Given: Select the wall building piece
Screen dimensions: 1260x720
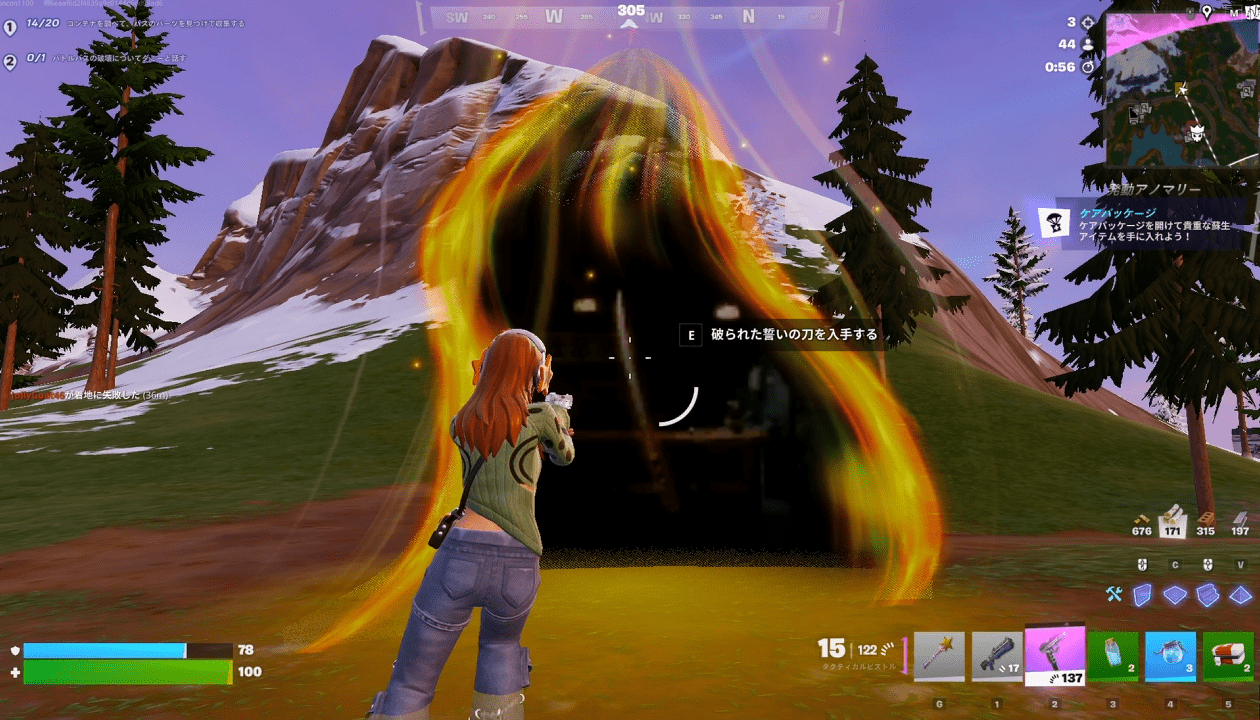Looking at the screenshot, I should point(1142,595).
